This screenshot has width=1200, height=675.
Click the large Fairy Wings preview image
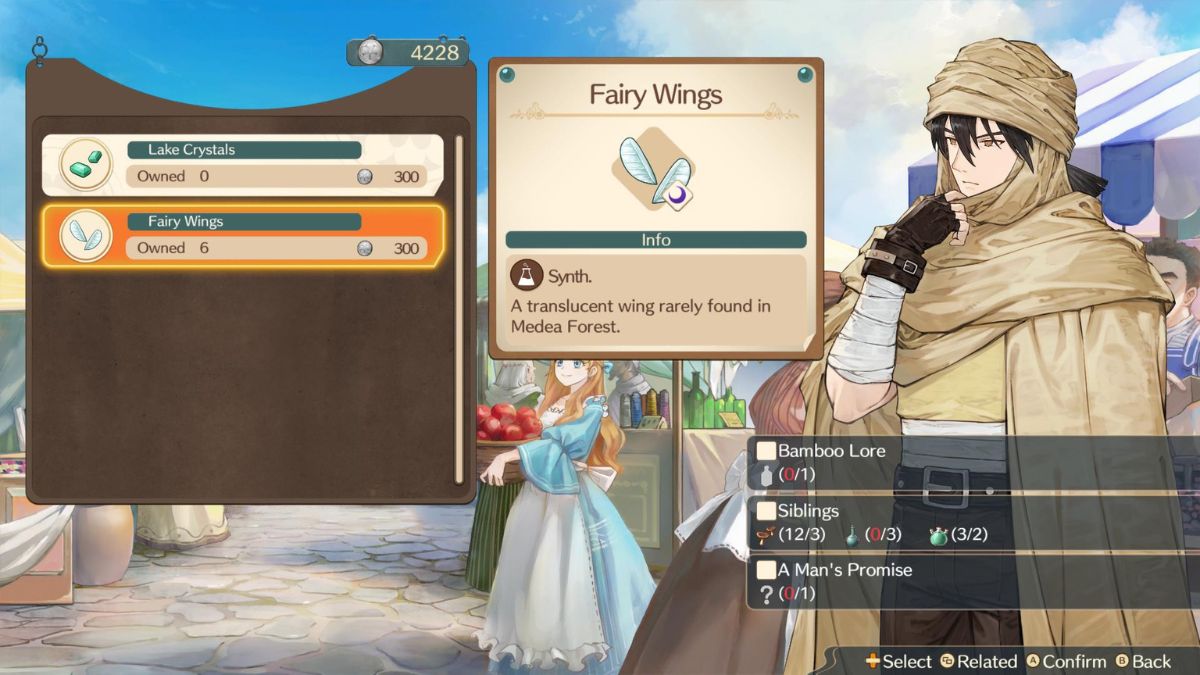tap(655, 168)
